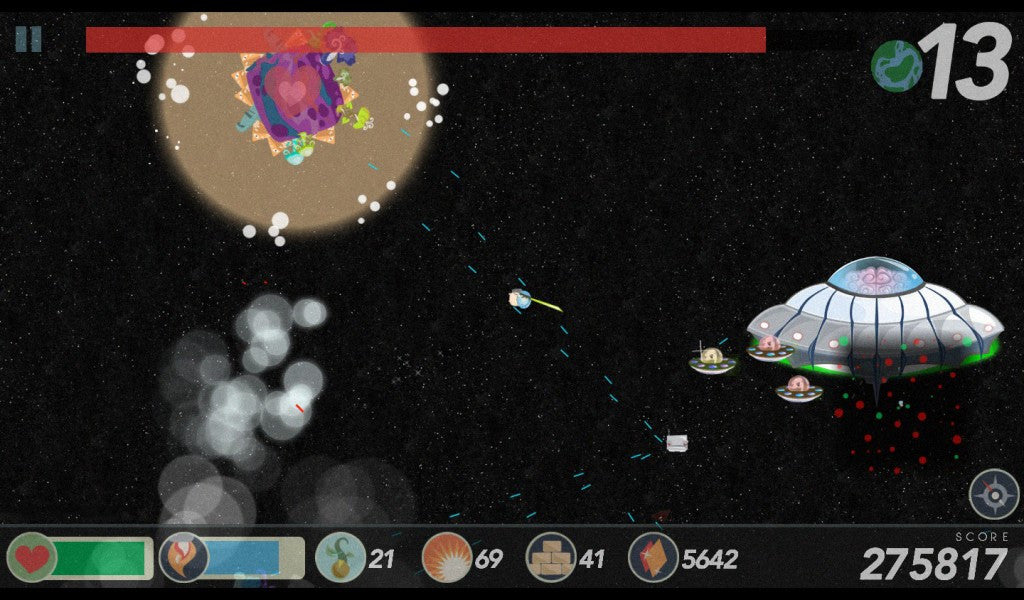The width and height of the screenshot is (1024, 600).
Task: Tap the compass button
Action: point(993,494)
